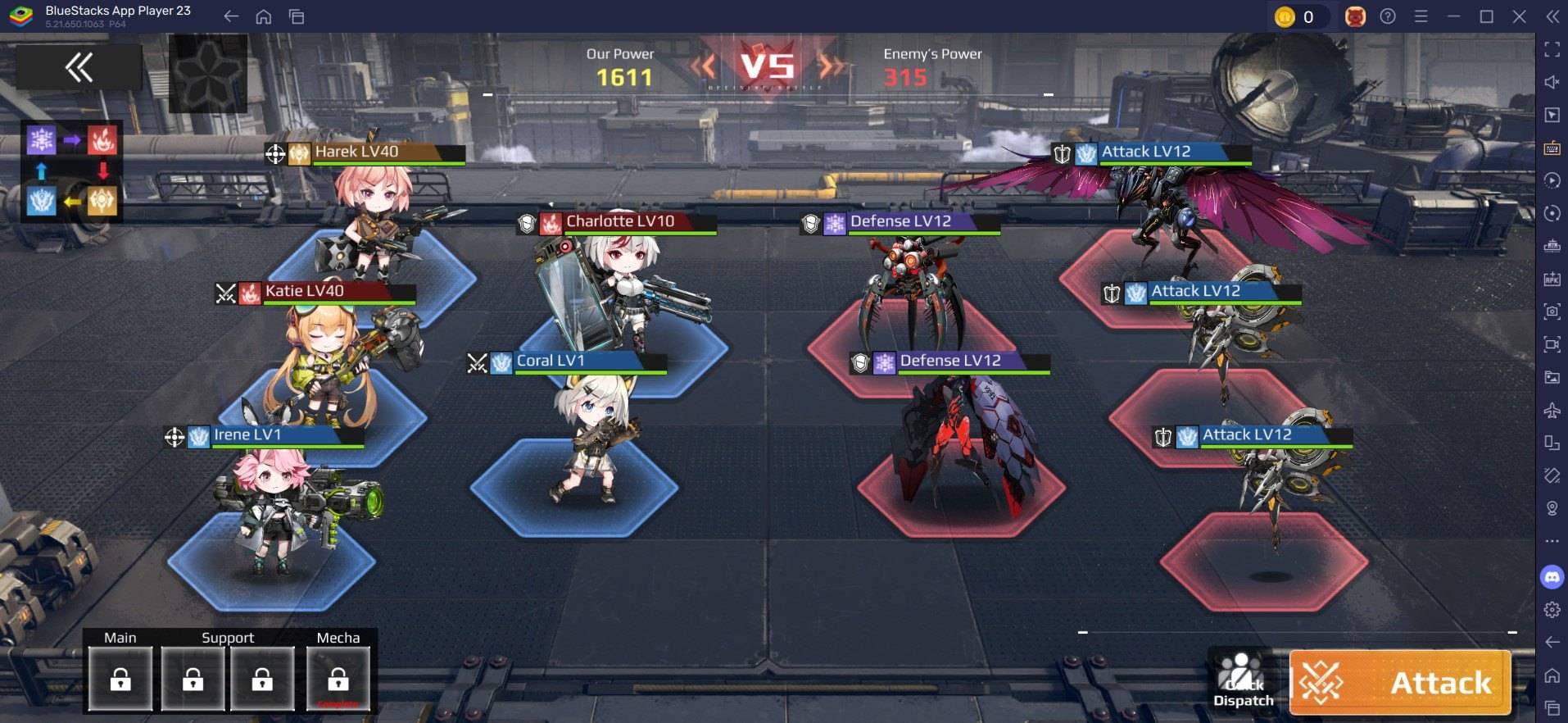Viewport: 1568px width, 723px height.
Task: Collapse the right sidebar with chevron
Action: tap(1553, 16)
